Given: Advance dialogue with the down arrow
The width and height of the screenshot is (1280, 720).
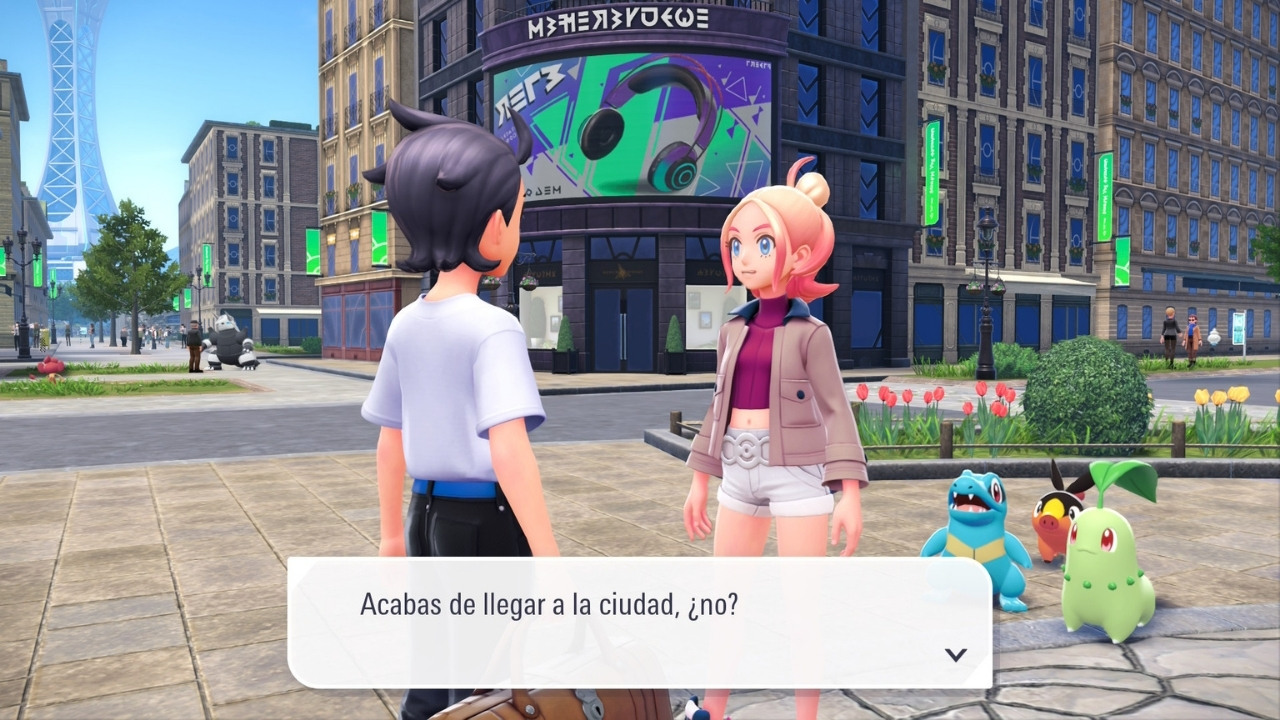Looking at the screenshot, I should (x=956, y=654).
